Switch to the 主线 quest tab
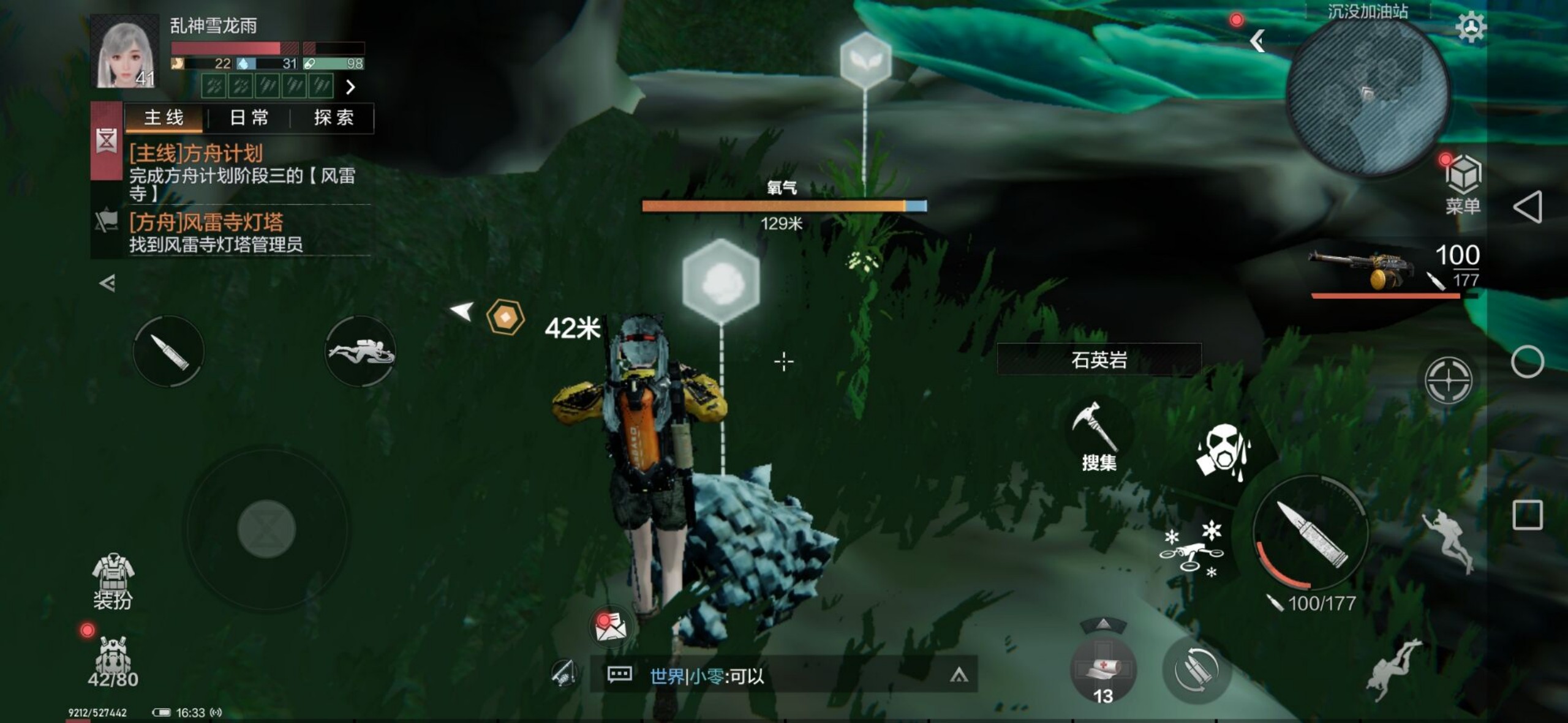The height and width of the screenshot is (723, 1568). (164, 118)
